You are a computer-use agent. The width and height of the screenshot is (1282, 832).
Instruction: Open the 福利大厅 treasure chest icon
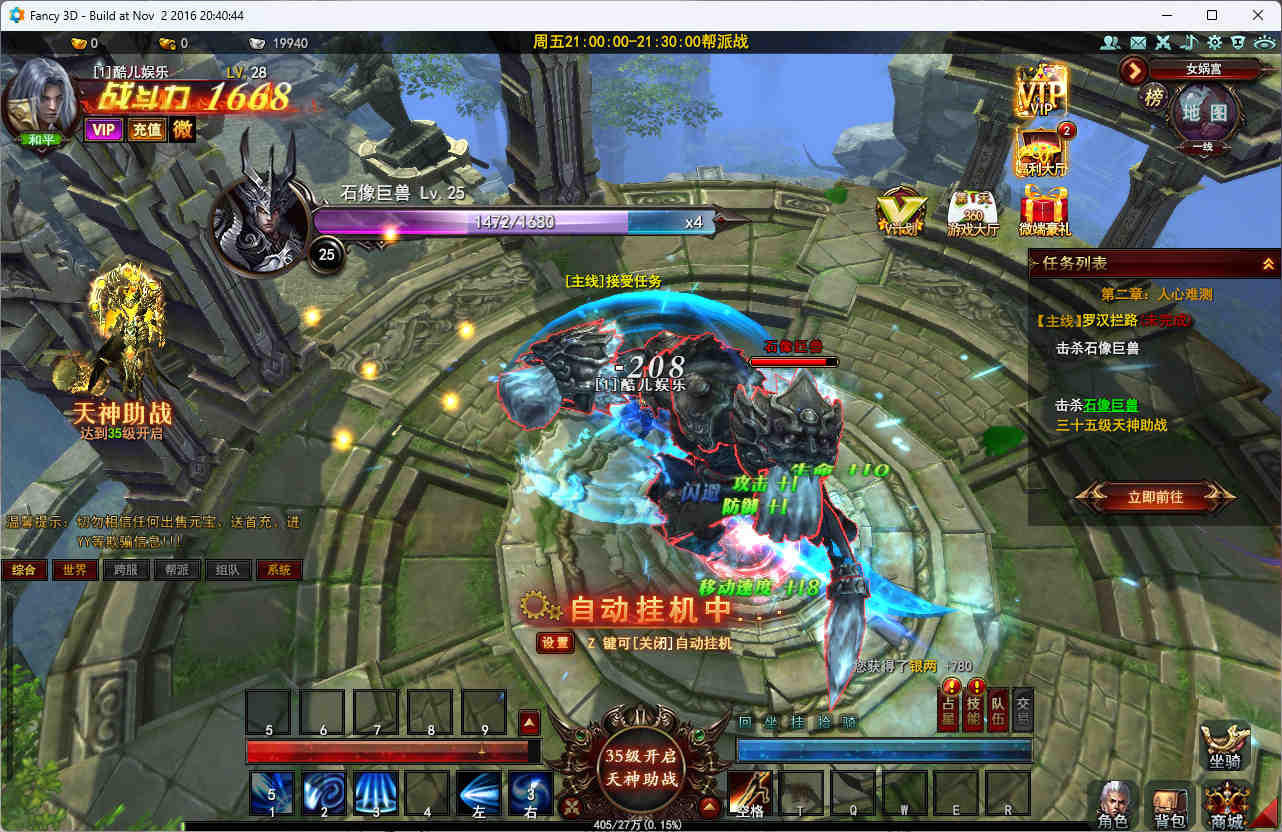[1042, 155]
